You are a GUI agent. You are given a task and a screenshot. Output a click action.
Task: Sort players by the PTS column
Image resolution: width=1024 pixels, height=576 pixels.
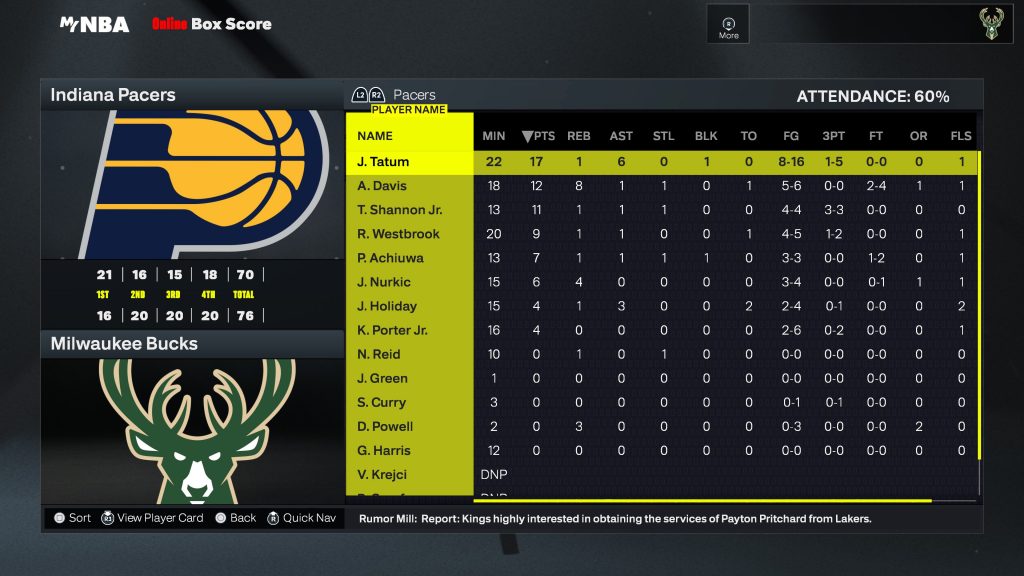(538, 136)
